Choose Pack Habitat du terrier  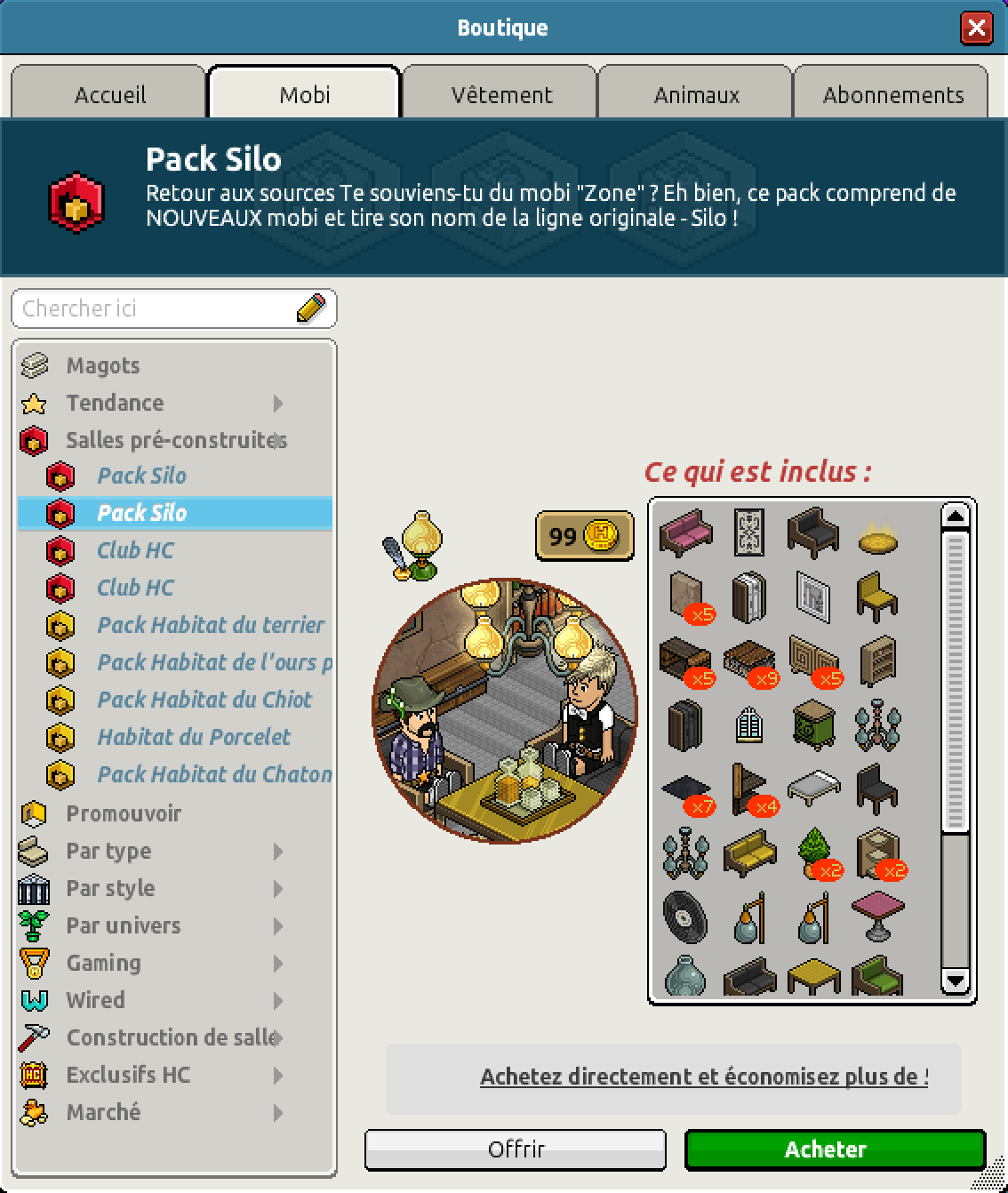(x=210, y=625)
